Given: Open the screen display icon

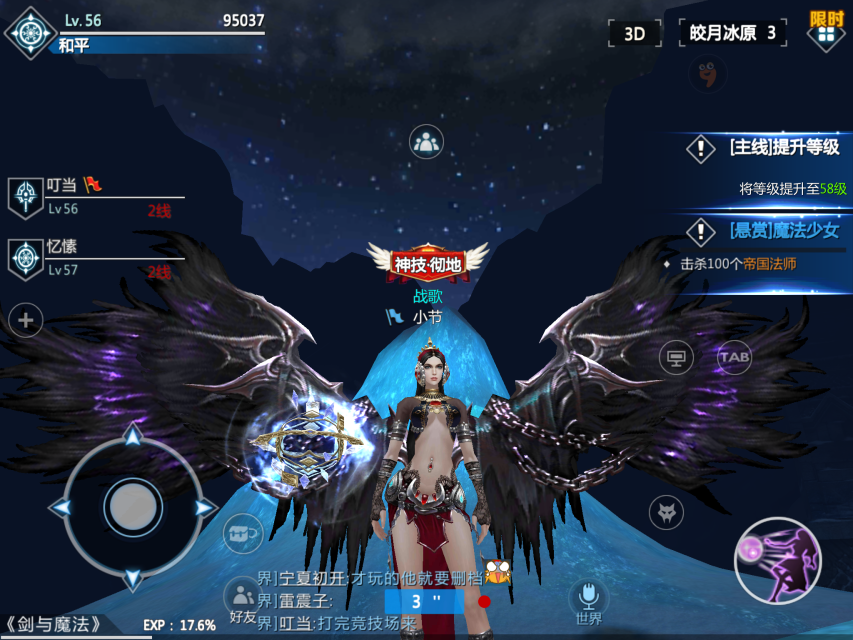Looking at the screenshot, I should [676, 357].
